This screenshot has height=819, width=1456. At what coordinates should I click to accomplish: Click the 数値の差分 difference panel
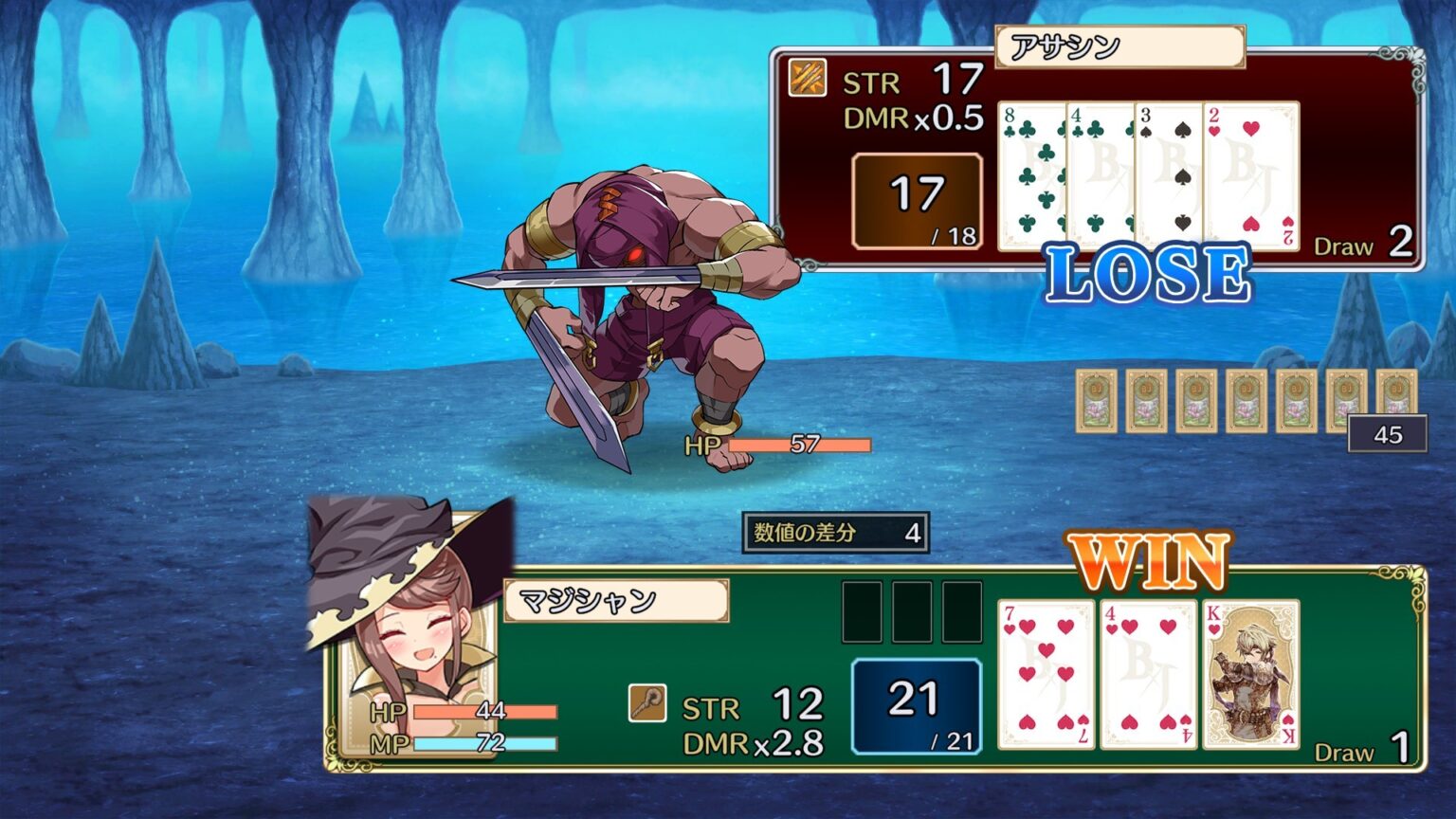pyautogui.click(x=834, y=533)
